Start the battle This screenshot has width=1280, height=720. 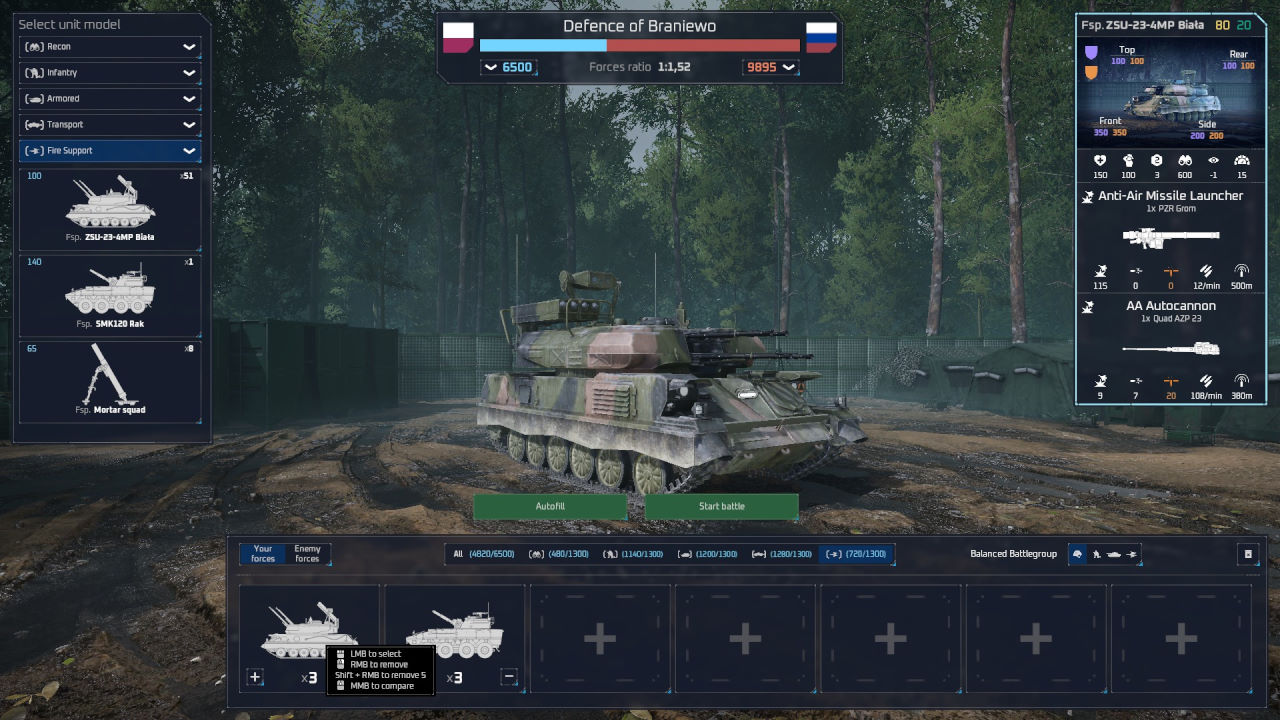tap(721, 506)
